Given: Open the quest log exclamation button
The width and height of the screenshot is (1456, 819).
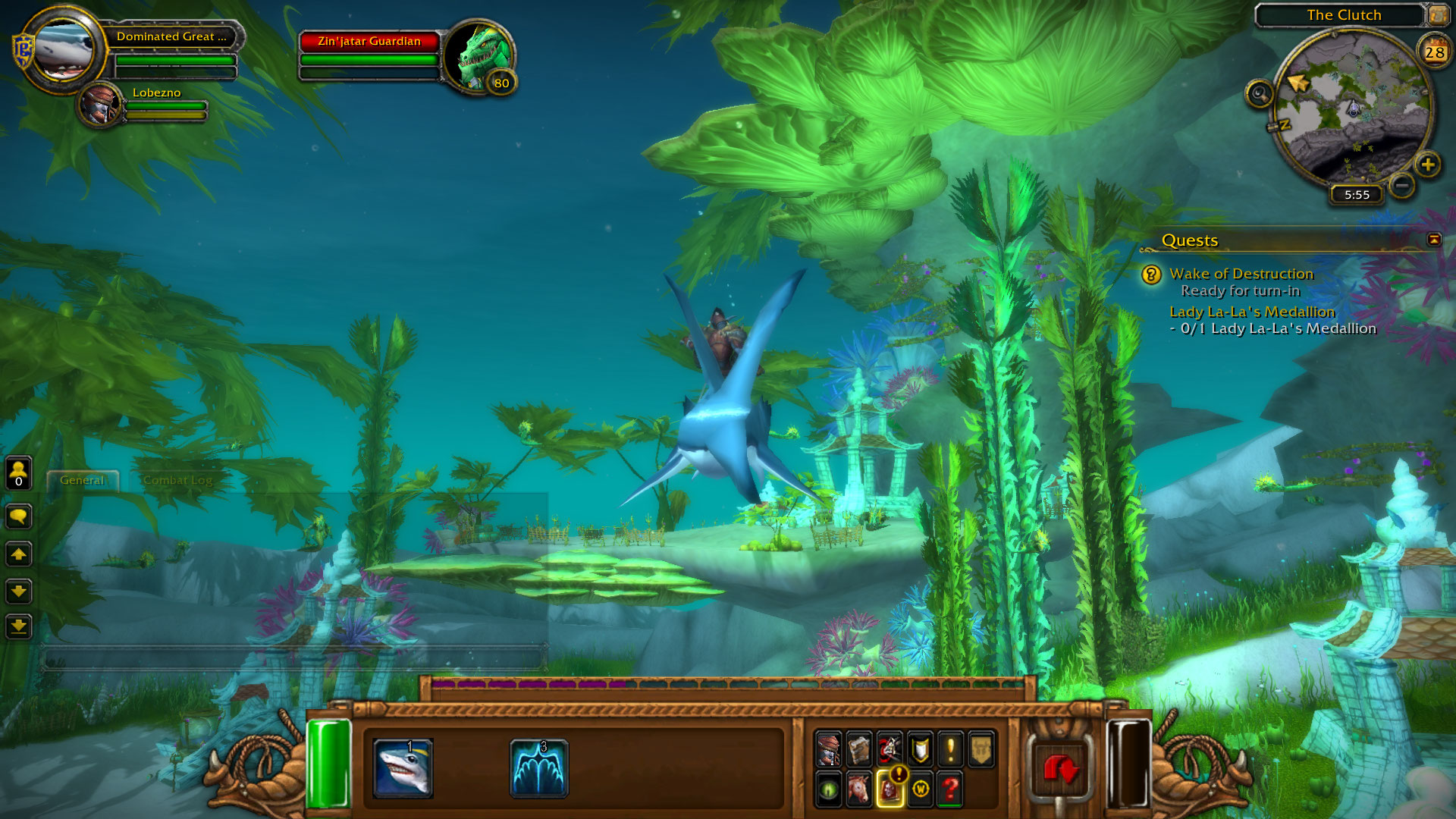Looking at the screenshot, I should tap(950, 749).
